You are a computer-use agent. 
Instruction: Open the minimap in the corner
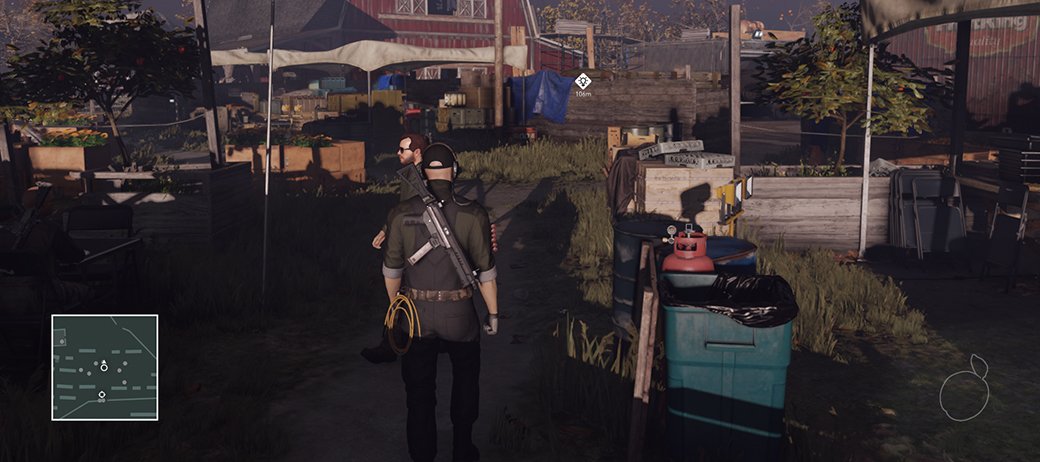105,367
